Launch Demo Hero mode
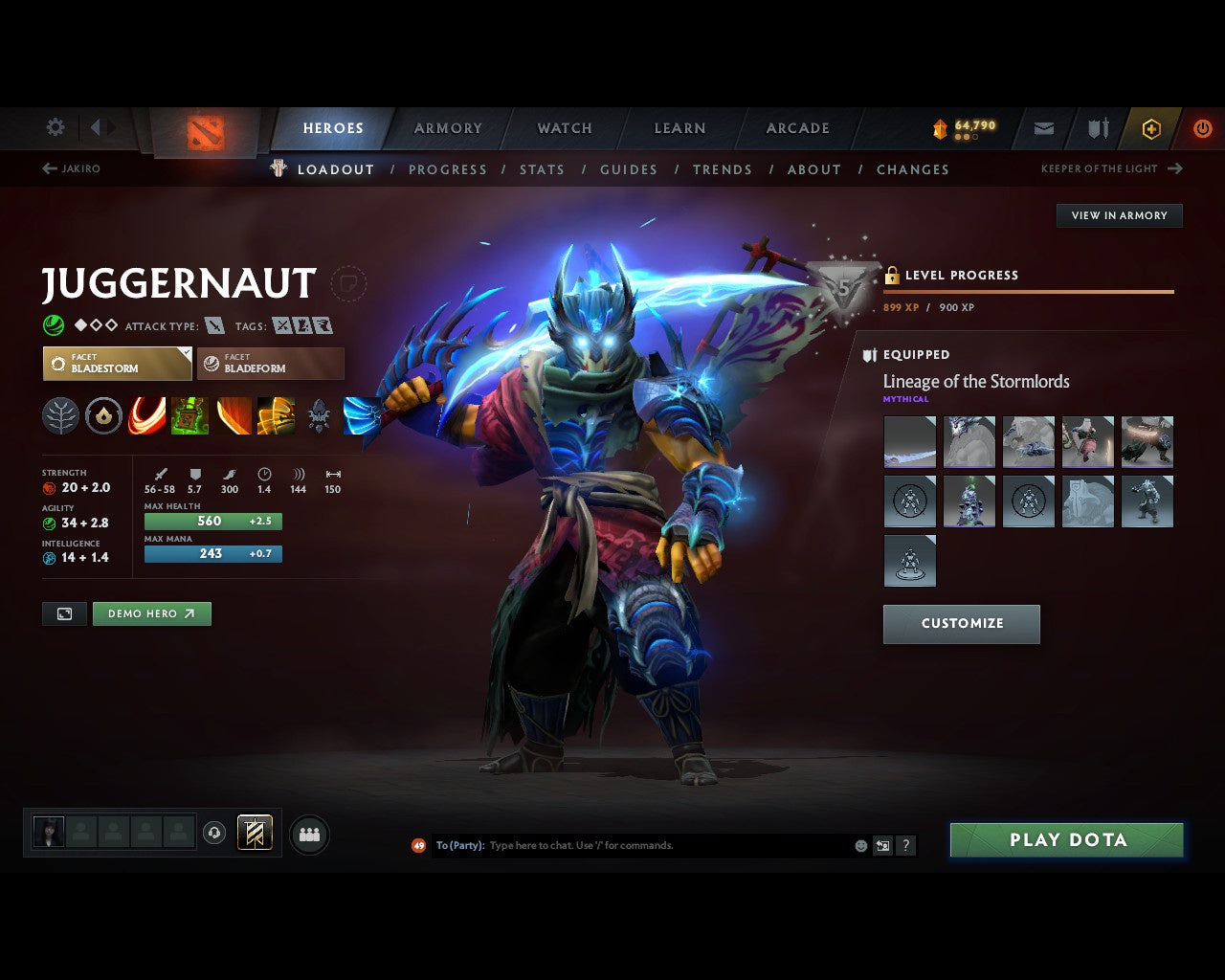The height and width of the screenshot is (980, 1225). pos(151,613)
